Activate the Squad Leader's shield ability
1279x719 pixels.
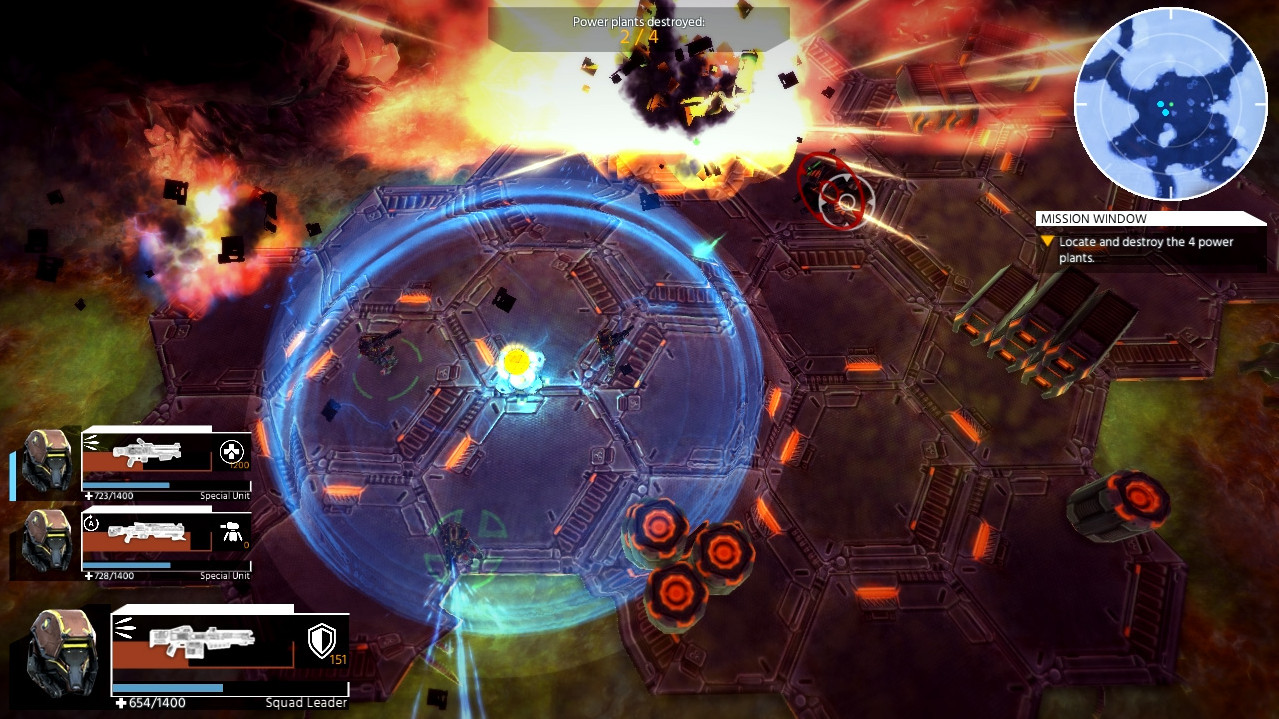coord(321,640)
